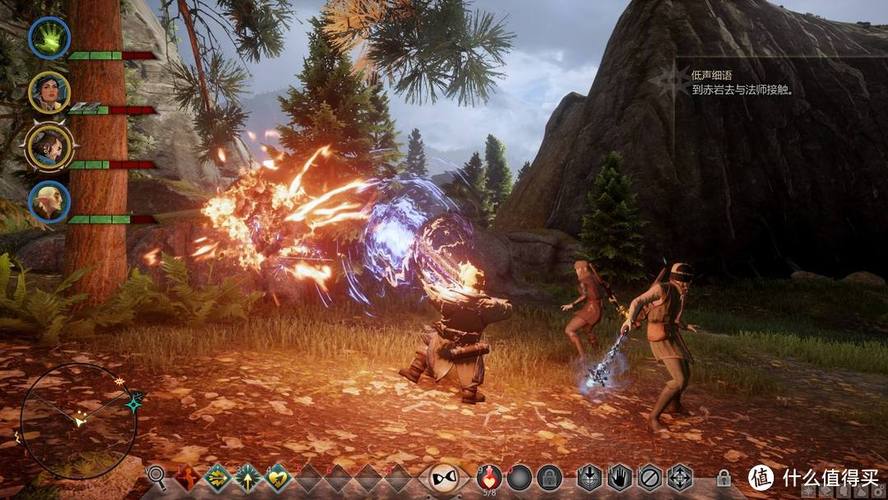Click the locked potion slot padlock

549,477
